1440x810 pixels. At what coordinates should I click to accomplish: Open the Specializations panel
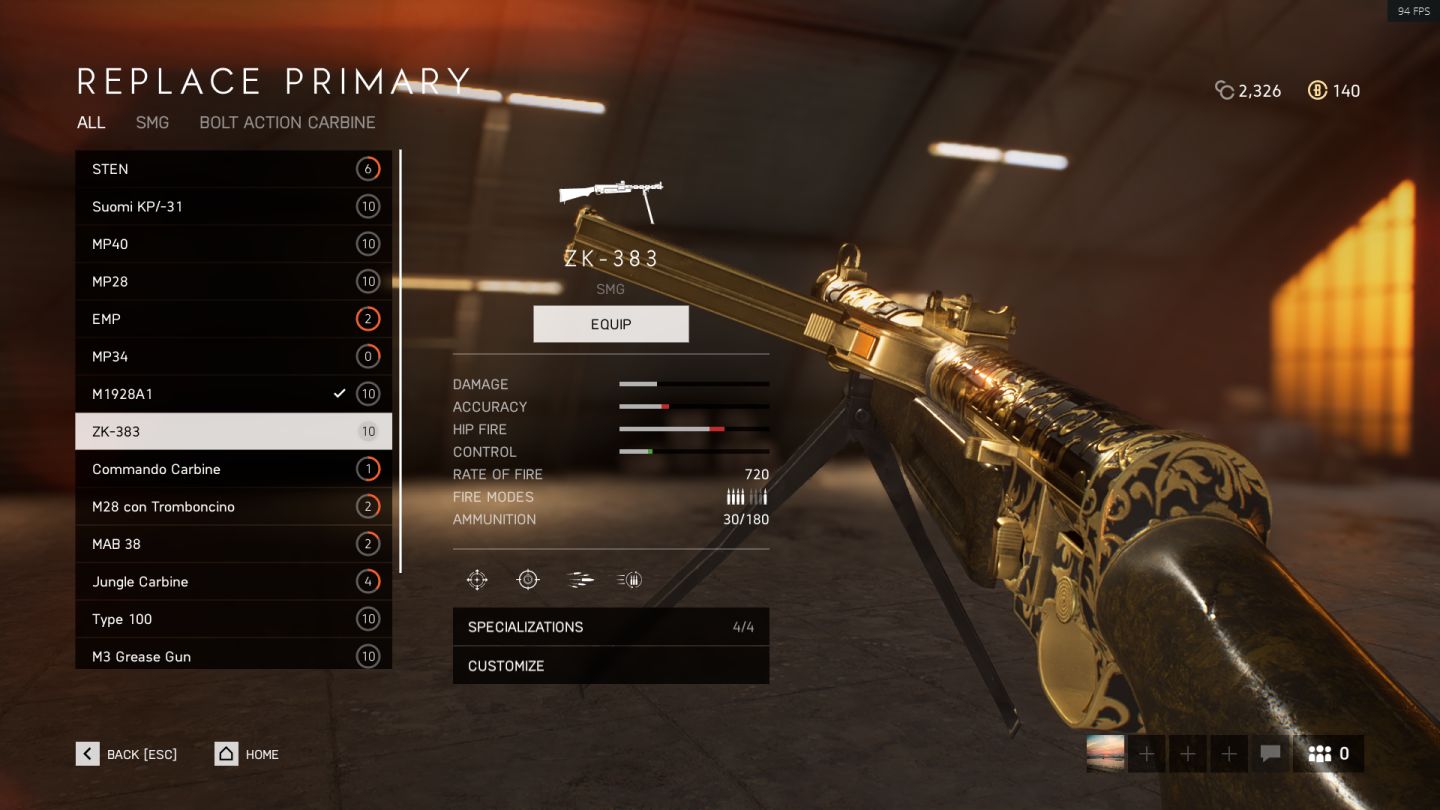(x=610, y=627)
